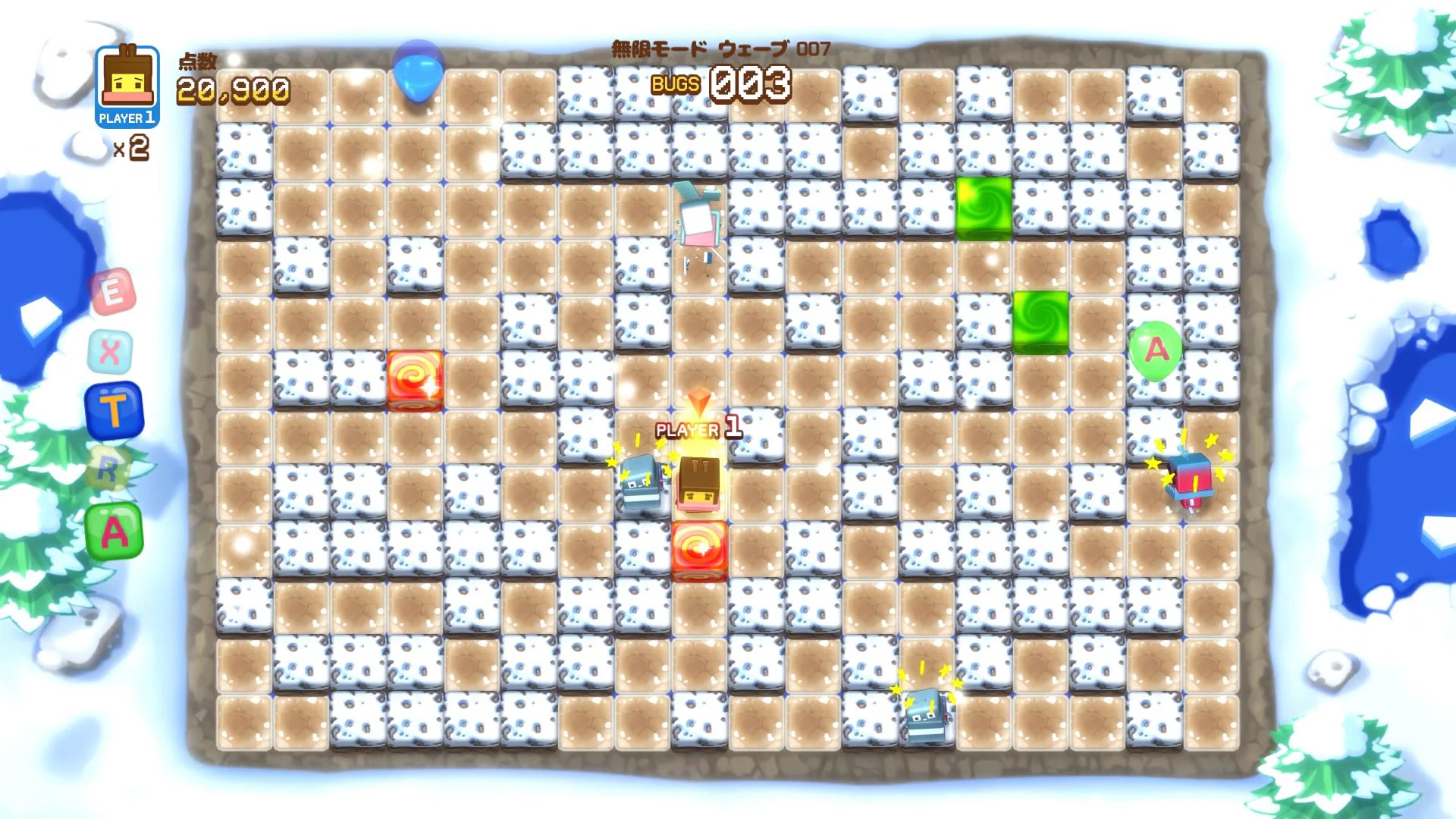Select the sparkling robot enemy on the right edge
The height and width of the screenshot is (819, 1456).
point(1191,478)
